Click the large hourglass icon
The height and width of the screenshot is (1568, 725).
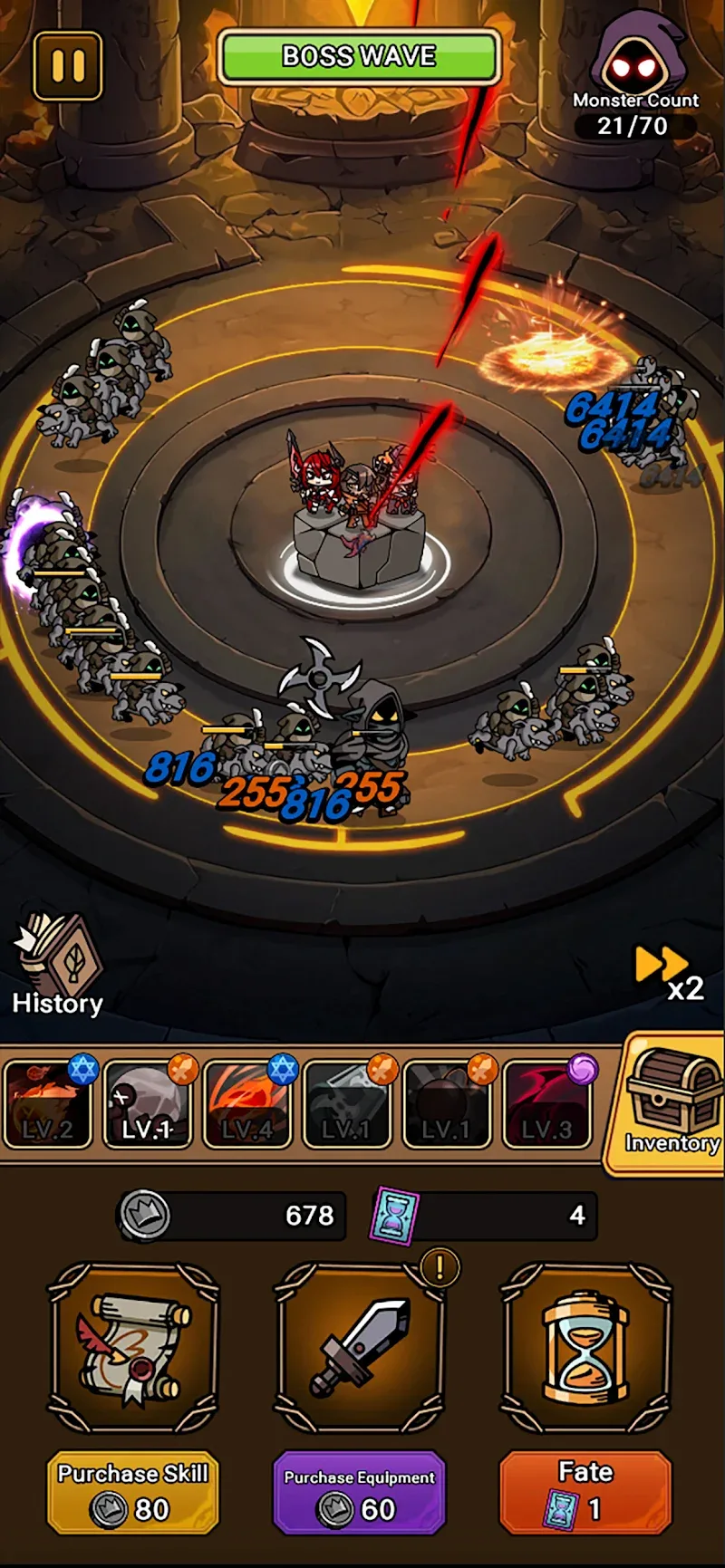(x=585, y=1347)
